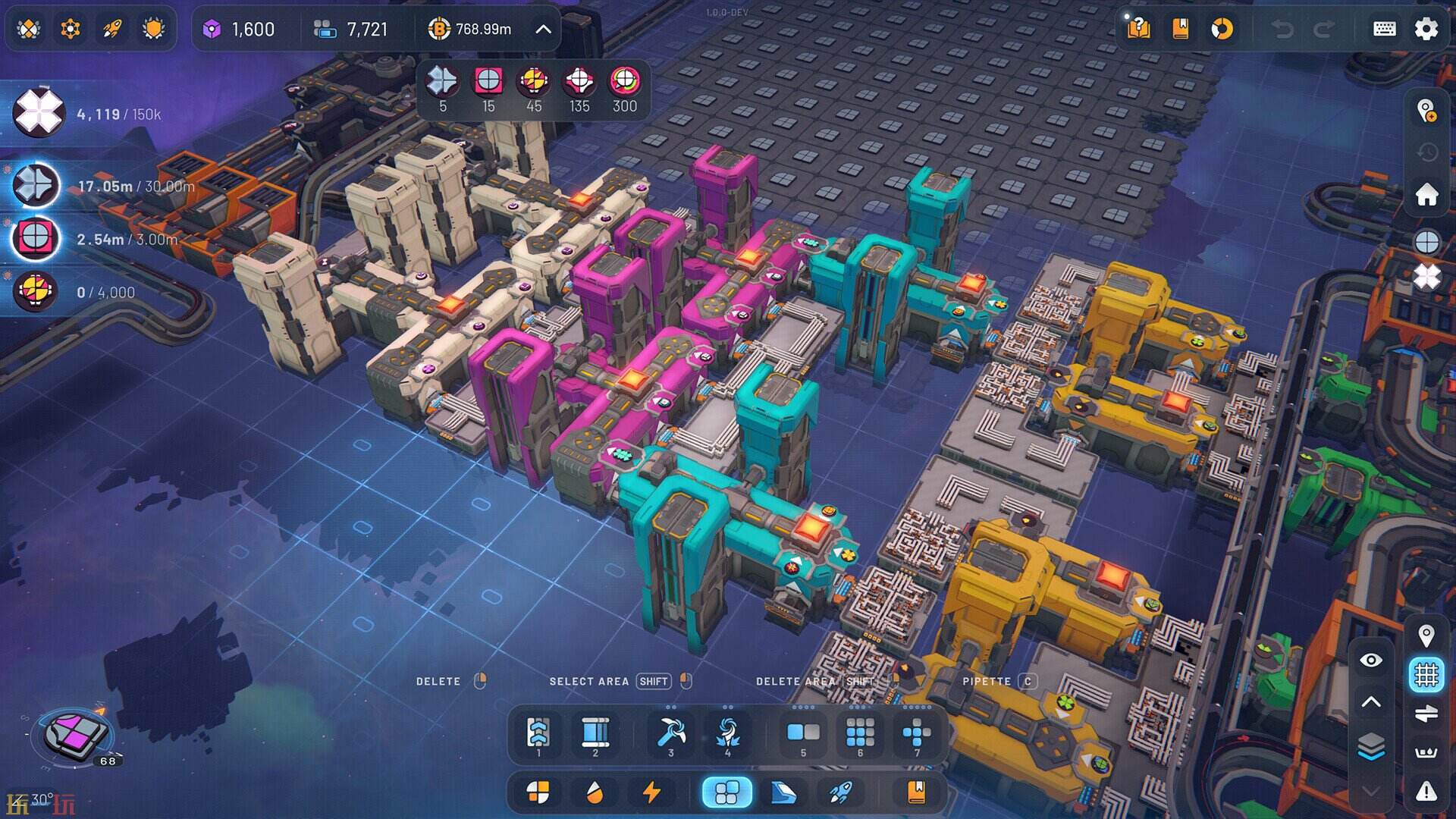Select the platform tool in slot 6
The width and height of the screenshot is (1456, 819).
tap(860, 733)
